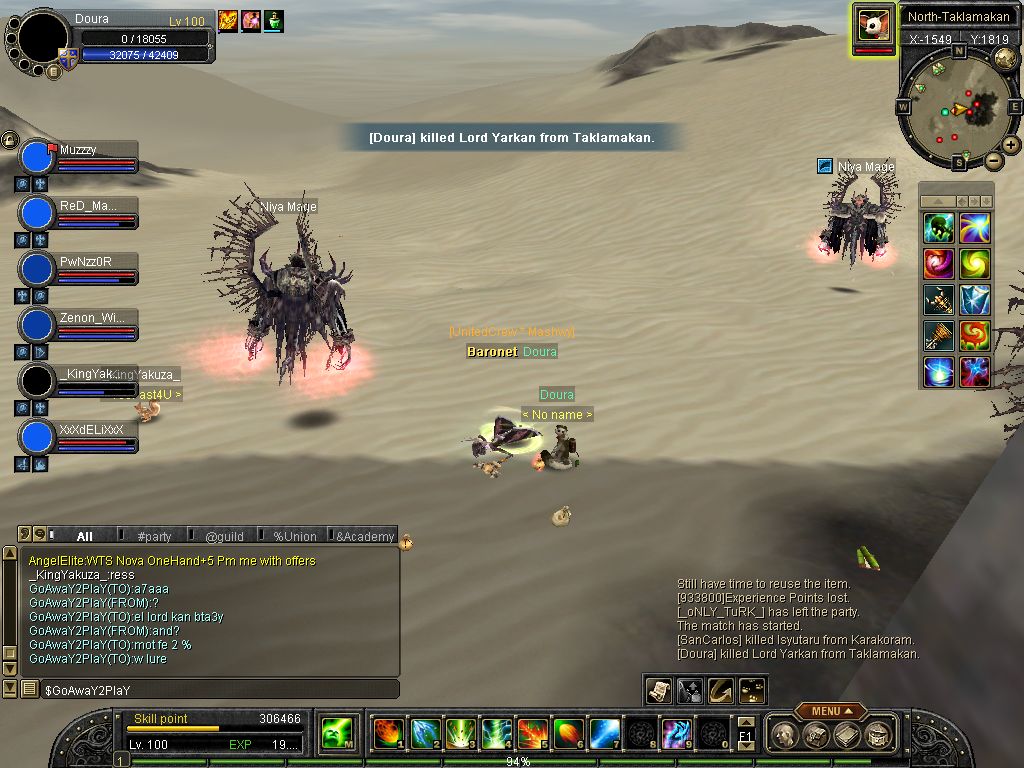
Task: Switch chat to the @guild tab
Action: pos(224,536)
